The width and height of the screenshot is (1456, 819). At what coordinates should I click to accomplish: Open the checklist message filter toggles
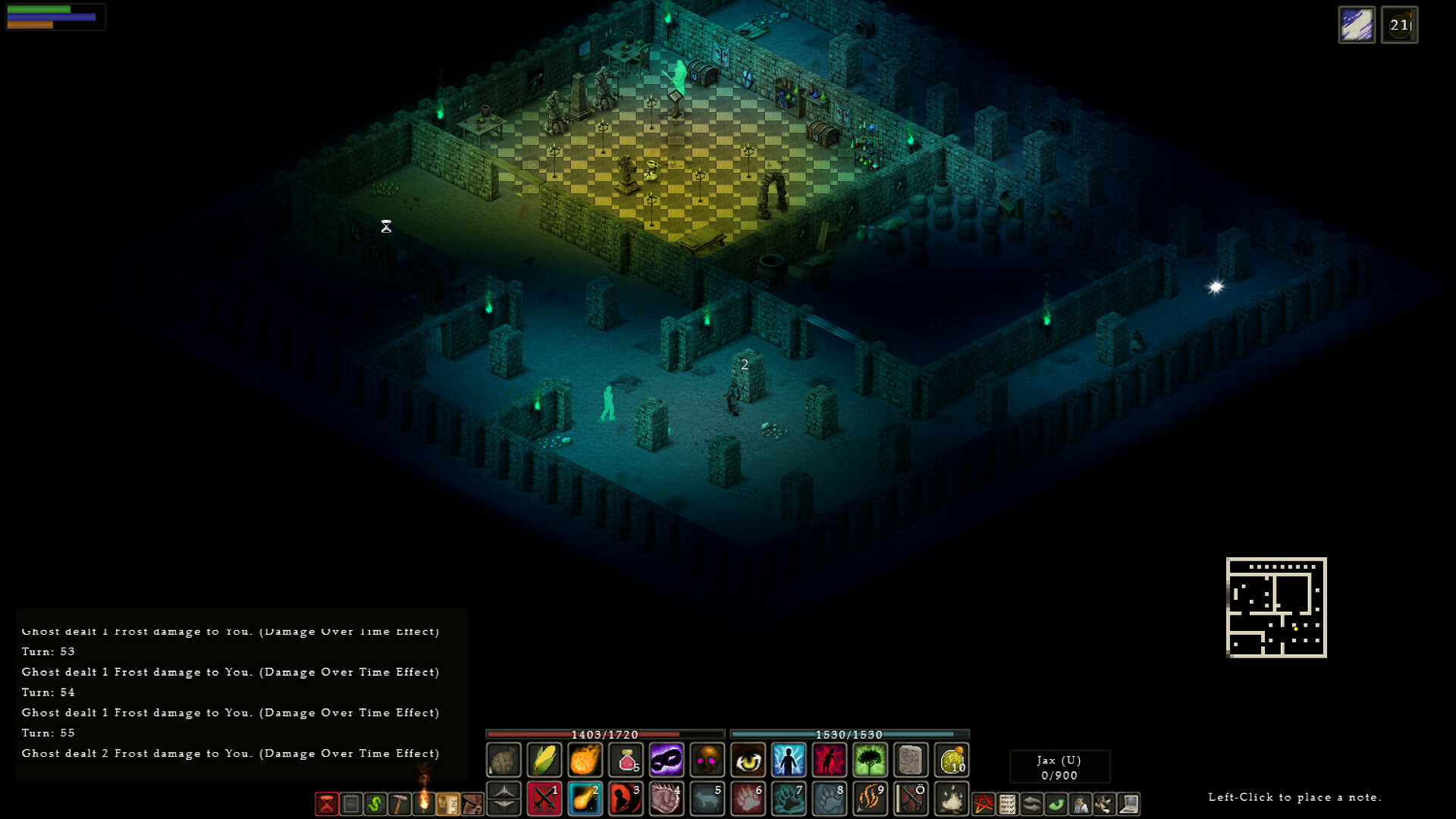1007,804
